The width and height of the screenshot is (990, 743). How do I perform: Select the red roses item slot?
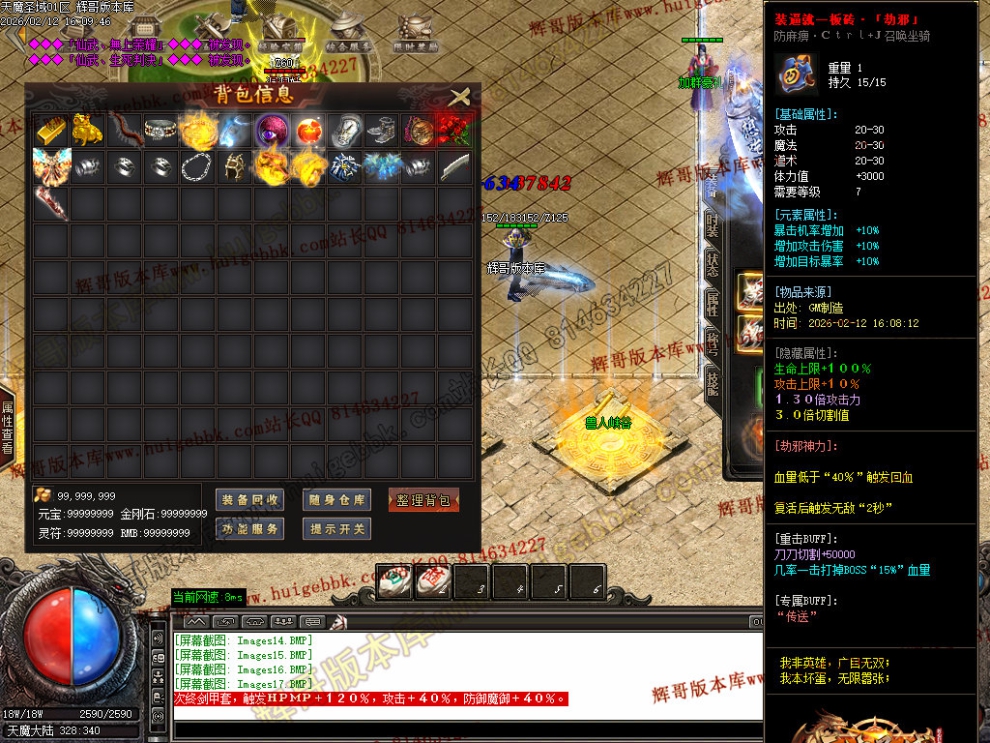click(455, 131)
